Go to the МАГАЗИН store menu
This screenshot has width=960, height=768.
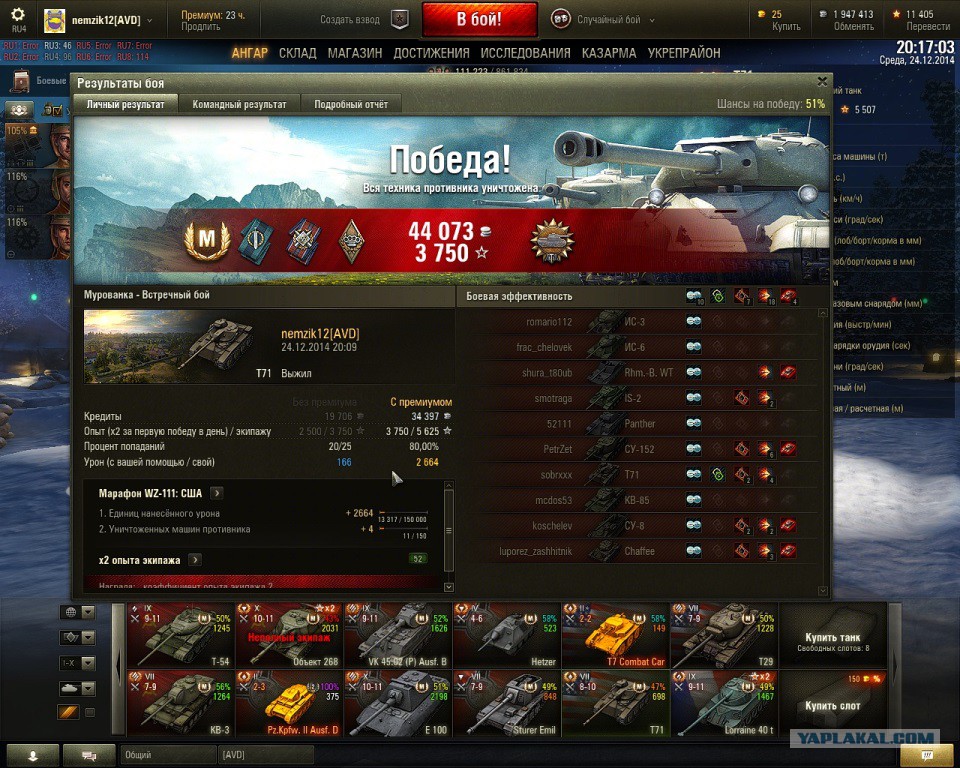click(355, 53)
